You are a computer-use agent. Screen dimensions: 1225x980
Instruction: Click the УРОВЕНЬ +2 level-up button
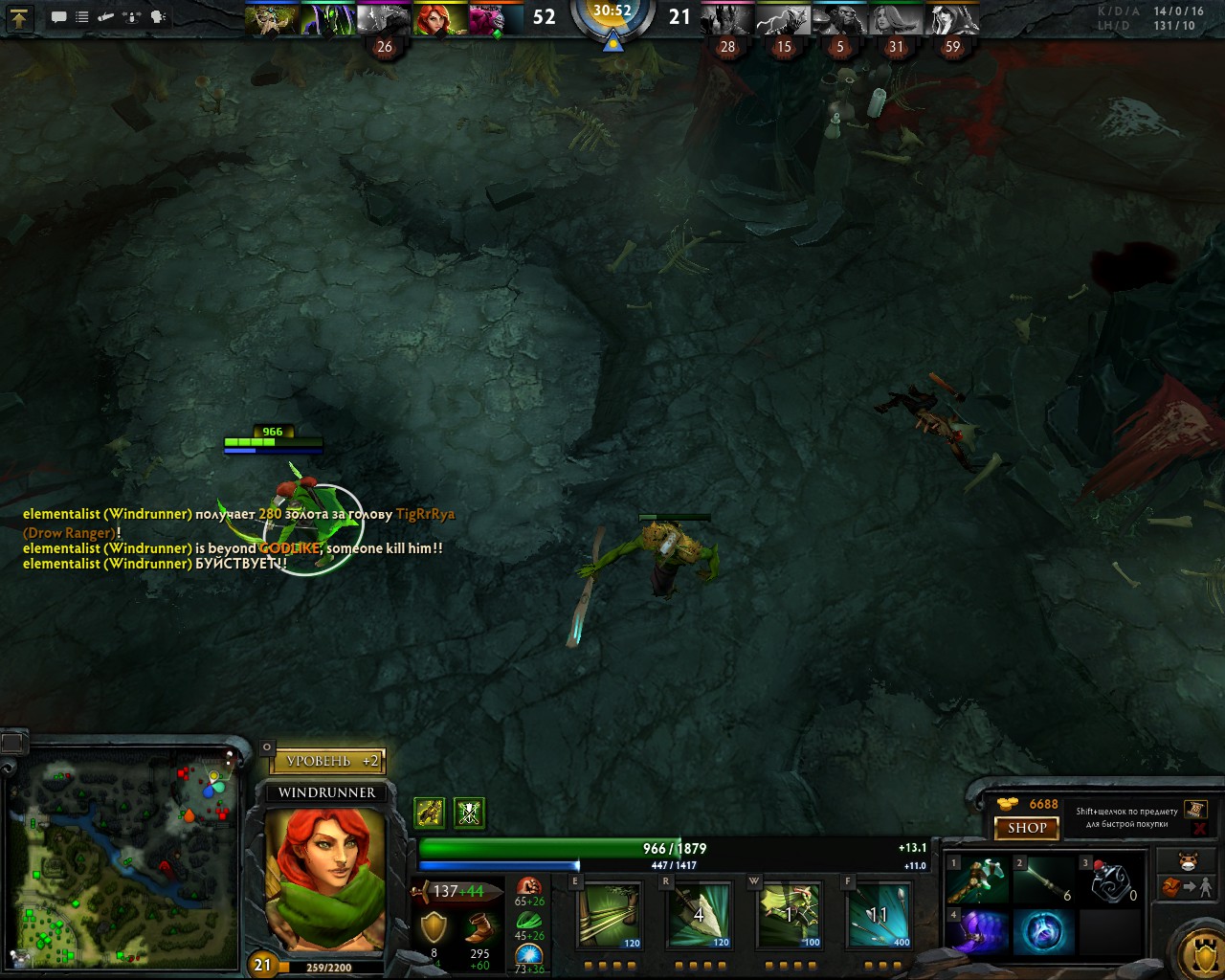(327, 761)
